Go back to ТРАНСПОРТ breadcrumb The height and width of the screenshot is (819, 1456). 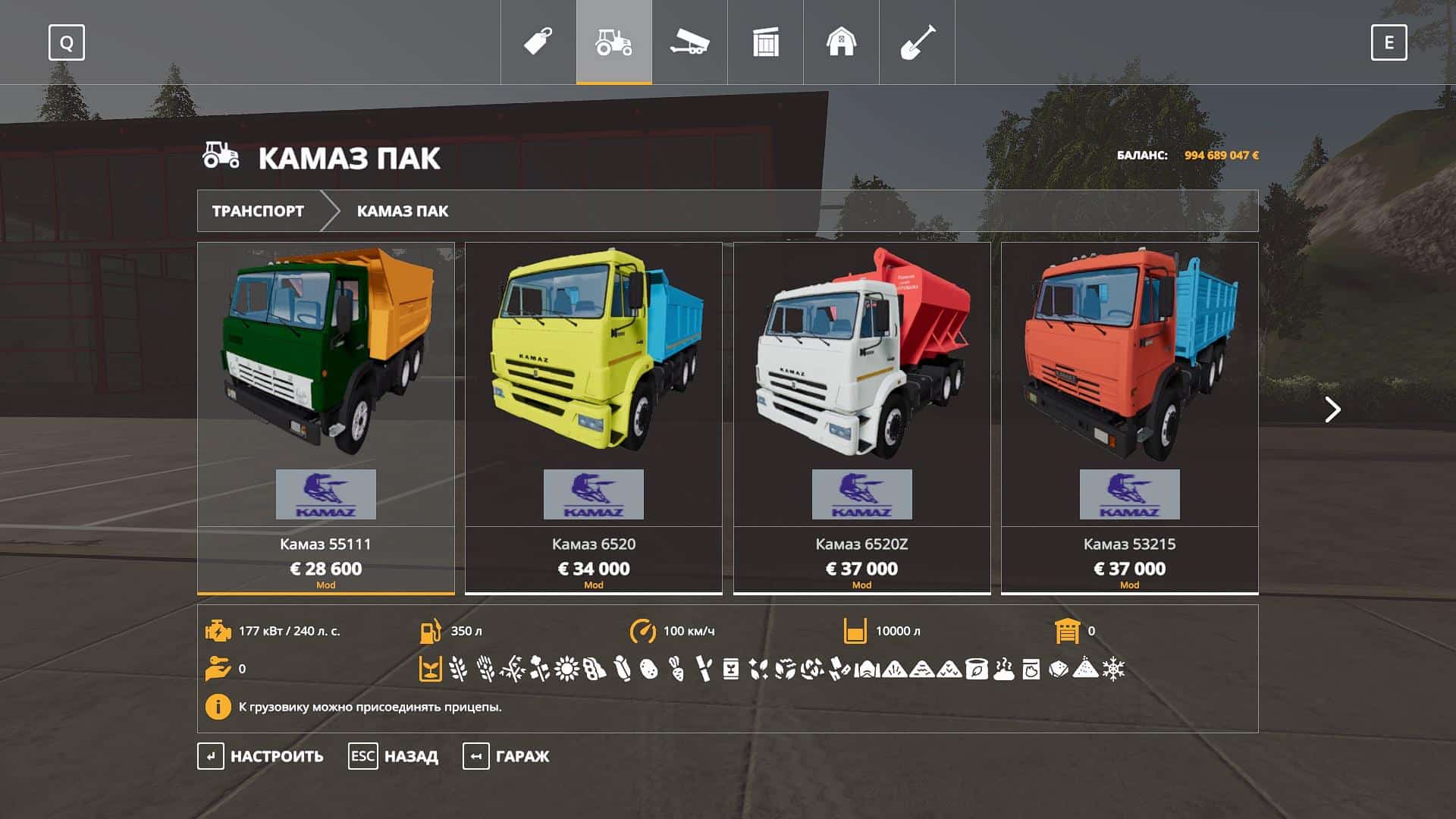click(258, 211)
